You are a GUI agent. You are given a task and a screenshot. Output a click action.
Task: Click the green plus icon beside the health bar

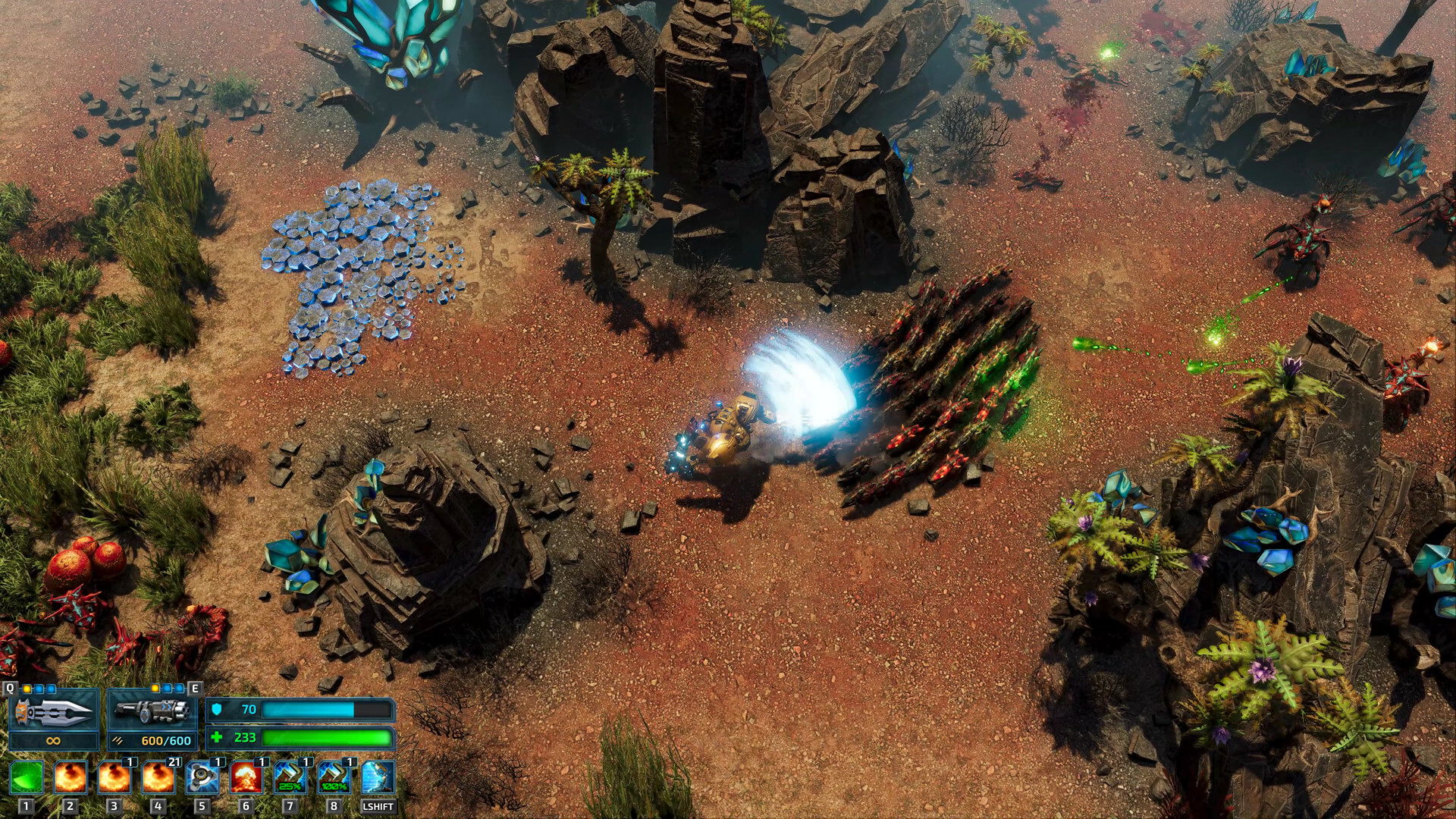pyautogui.click(x=218, y=739)
